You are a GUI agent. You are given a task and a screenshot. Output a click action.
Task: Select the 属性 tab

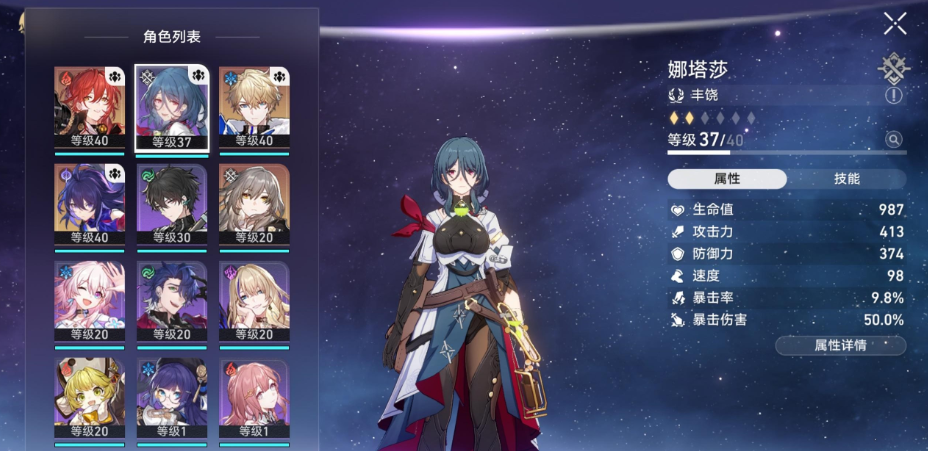pyautogui.click(x=727, y=179)
